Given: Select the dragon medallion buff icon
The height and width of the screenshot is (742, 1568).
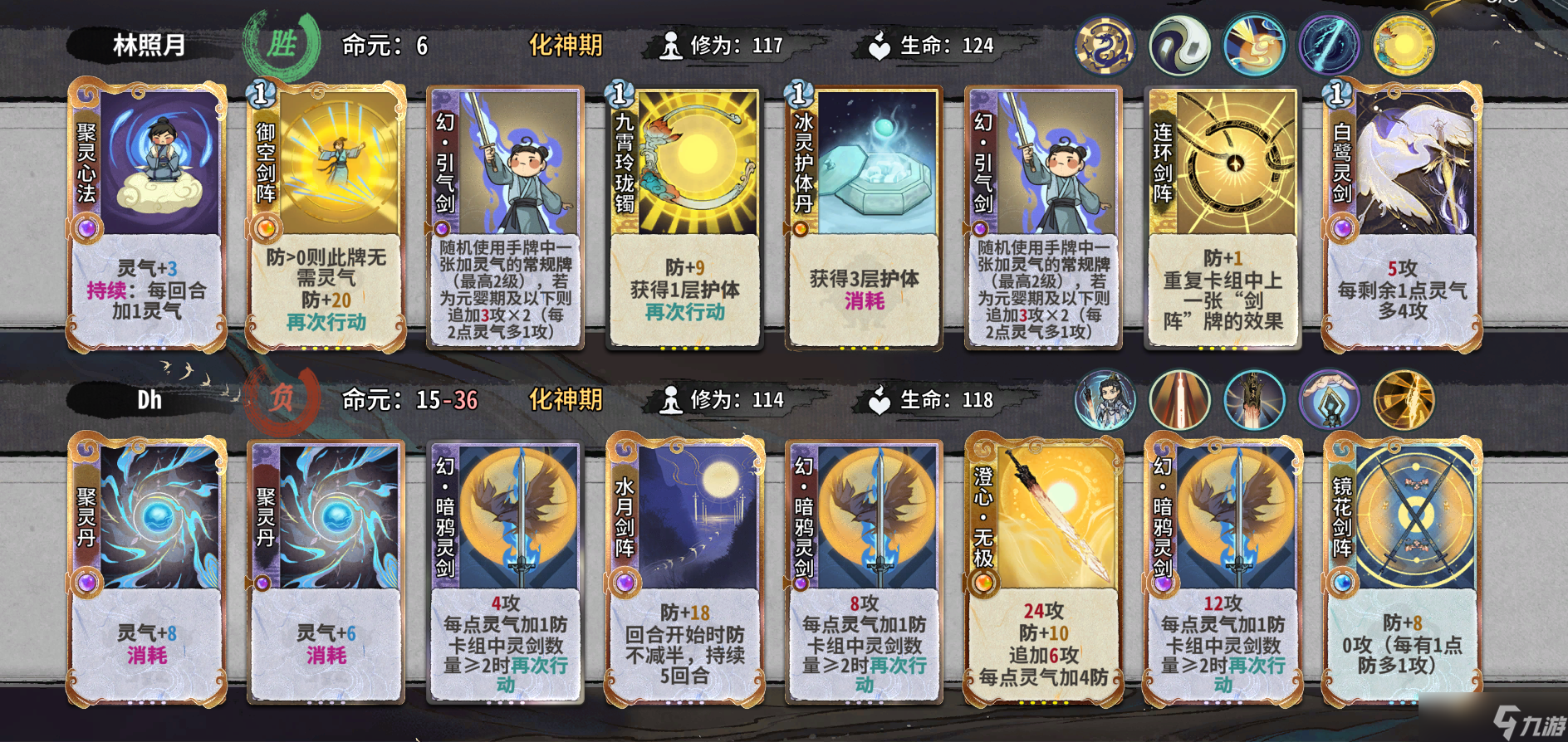Looking at the screenshot, I should [1105, 46].
